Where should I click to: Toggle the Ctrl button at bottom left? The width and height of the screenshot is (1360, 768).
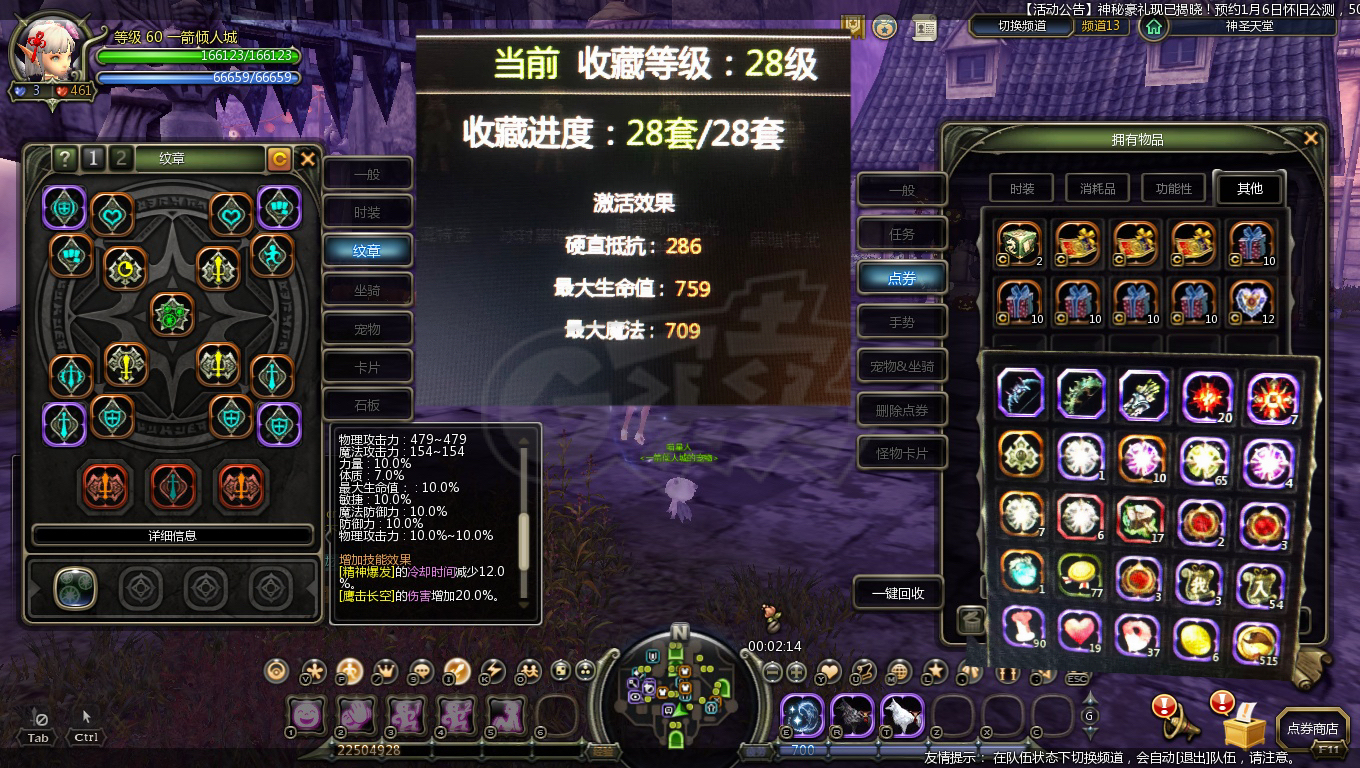85,737
